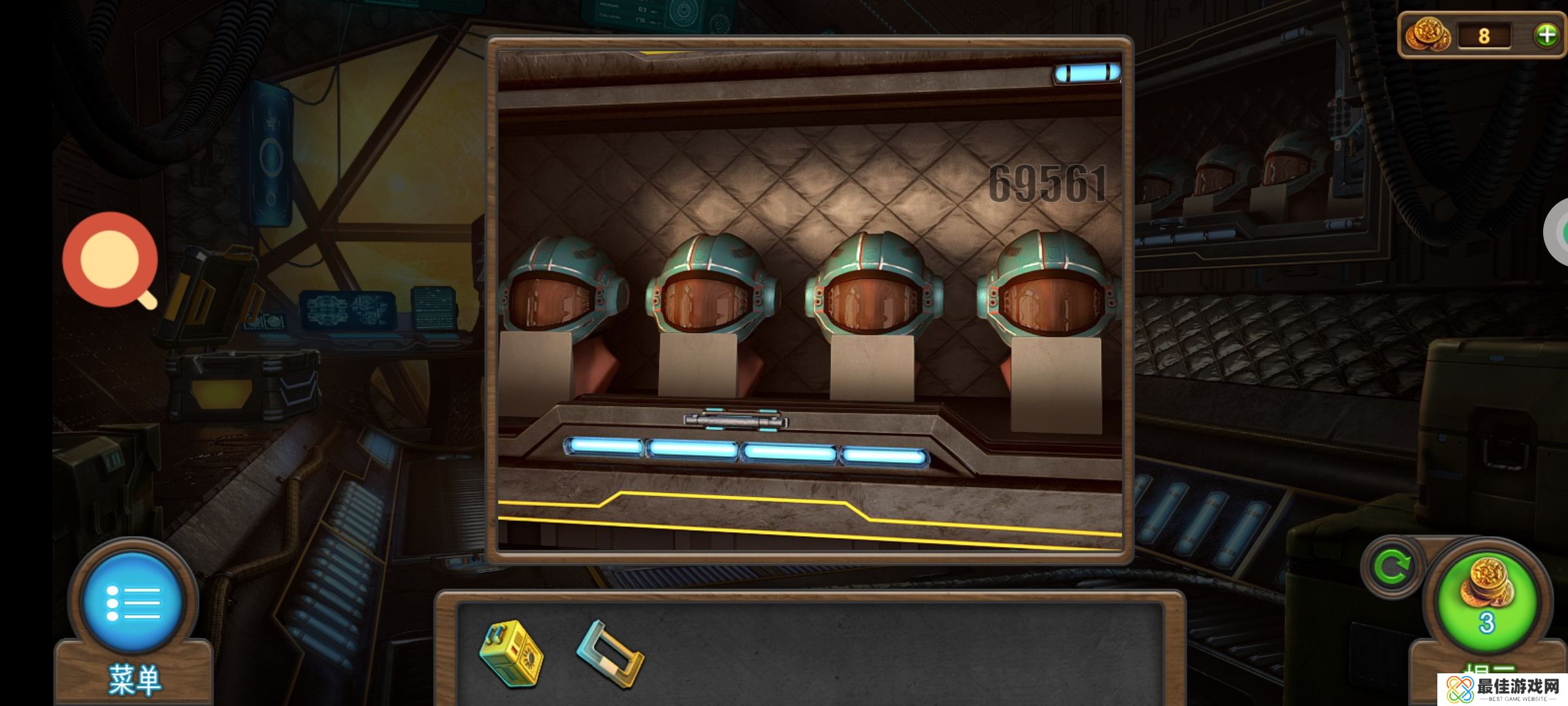Image resolution: width=1568 pixels, height=706 pixels.
Task: Click the green circular reset arrow
Action: click(x=1392, y=567)
